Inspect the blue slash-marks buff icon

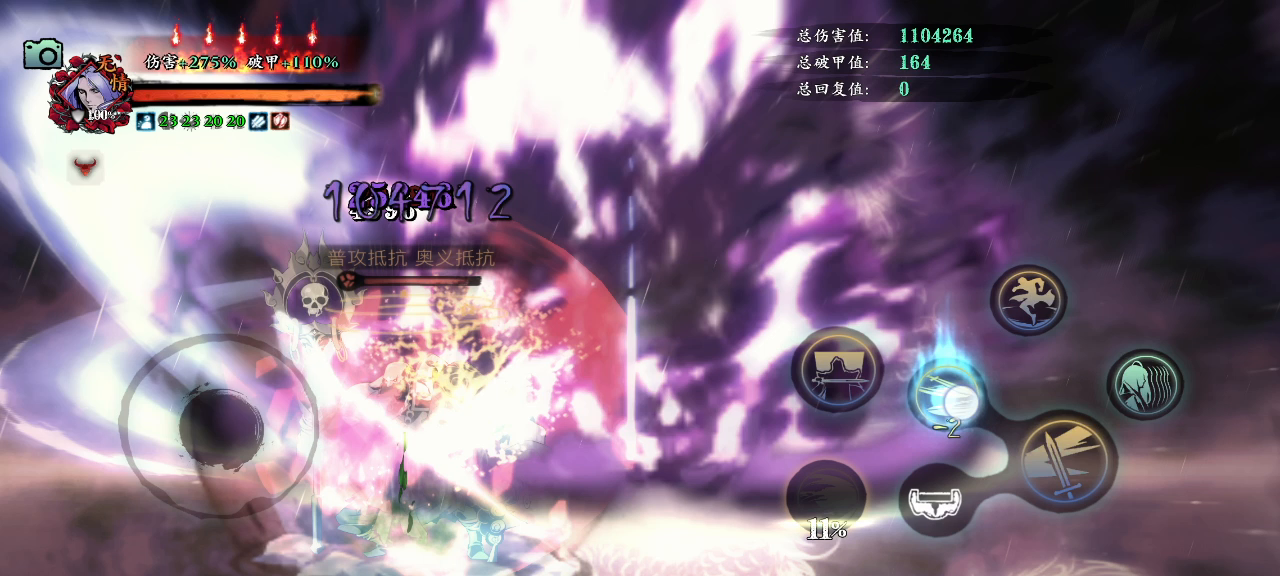258,121
